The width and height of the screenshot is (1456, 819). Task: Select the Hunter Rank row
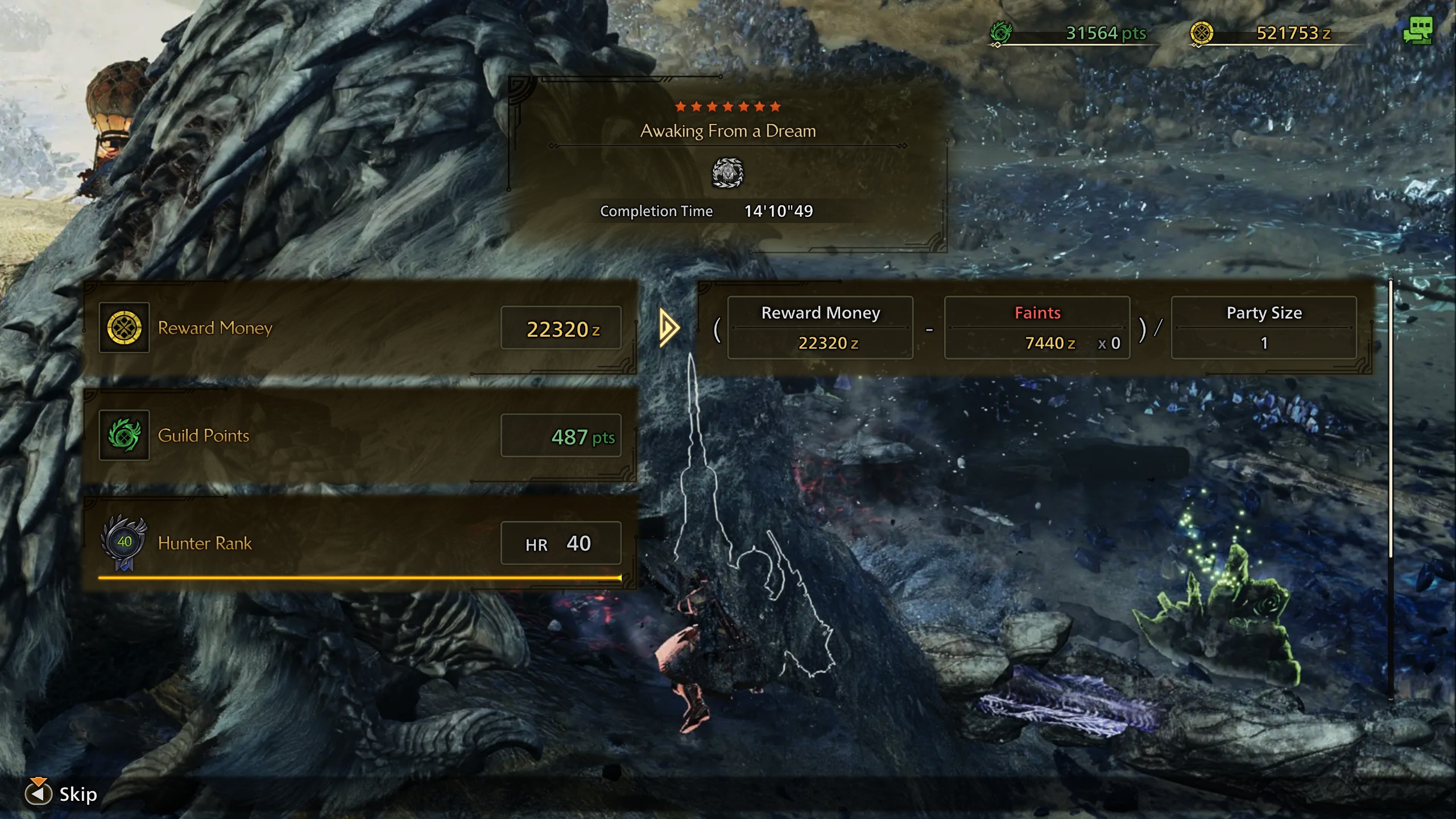(x=359, y=543)
